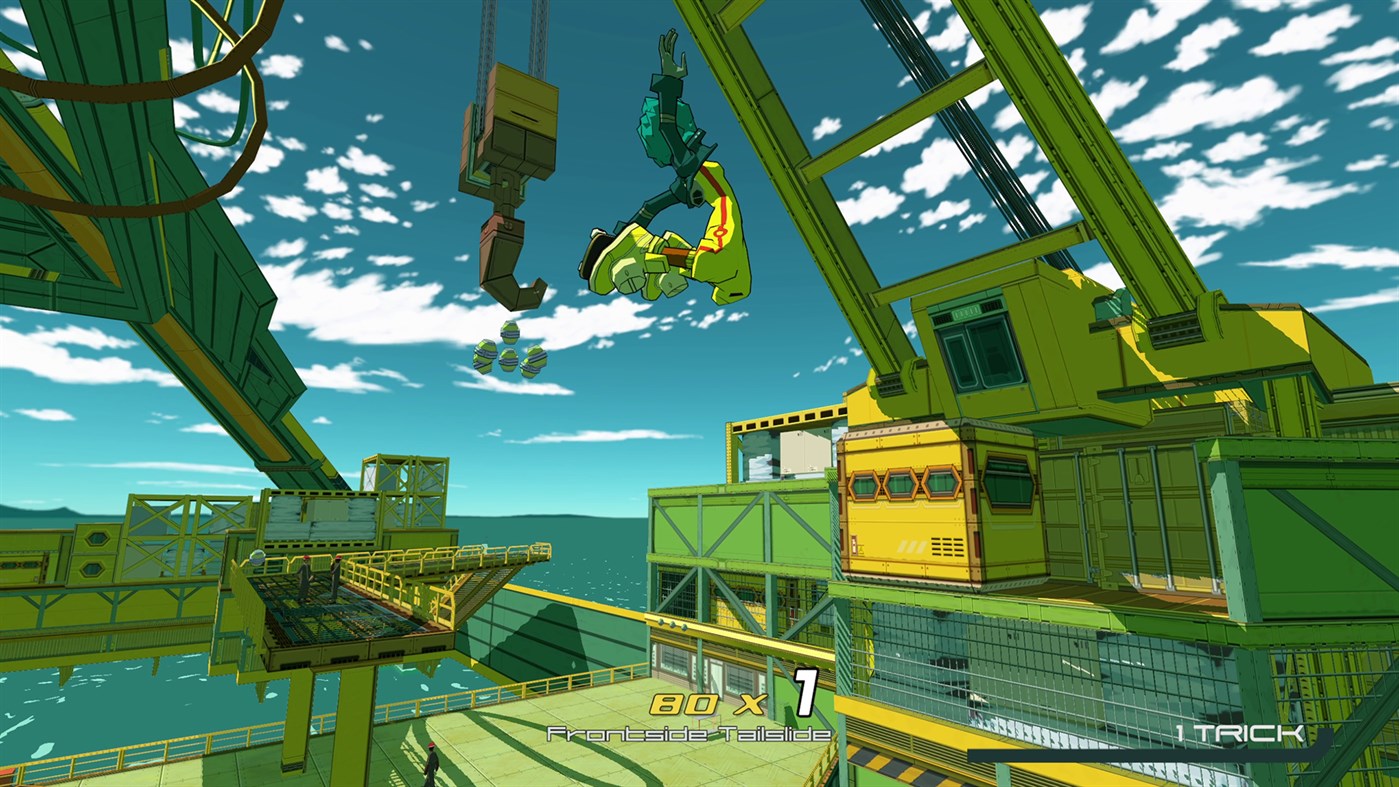
Task: Click the small fire extinguisher sign decal
Action: coord(853,543)
